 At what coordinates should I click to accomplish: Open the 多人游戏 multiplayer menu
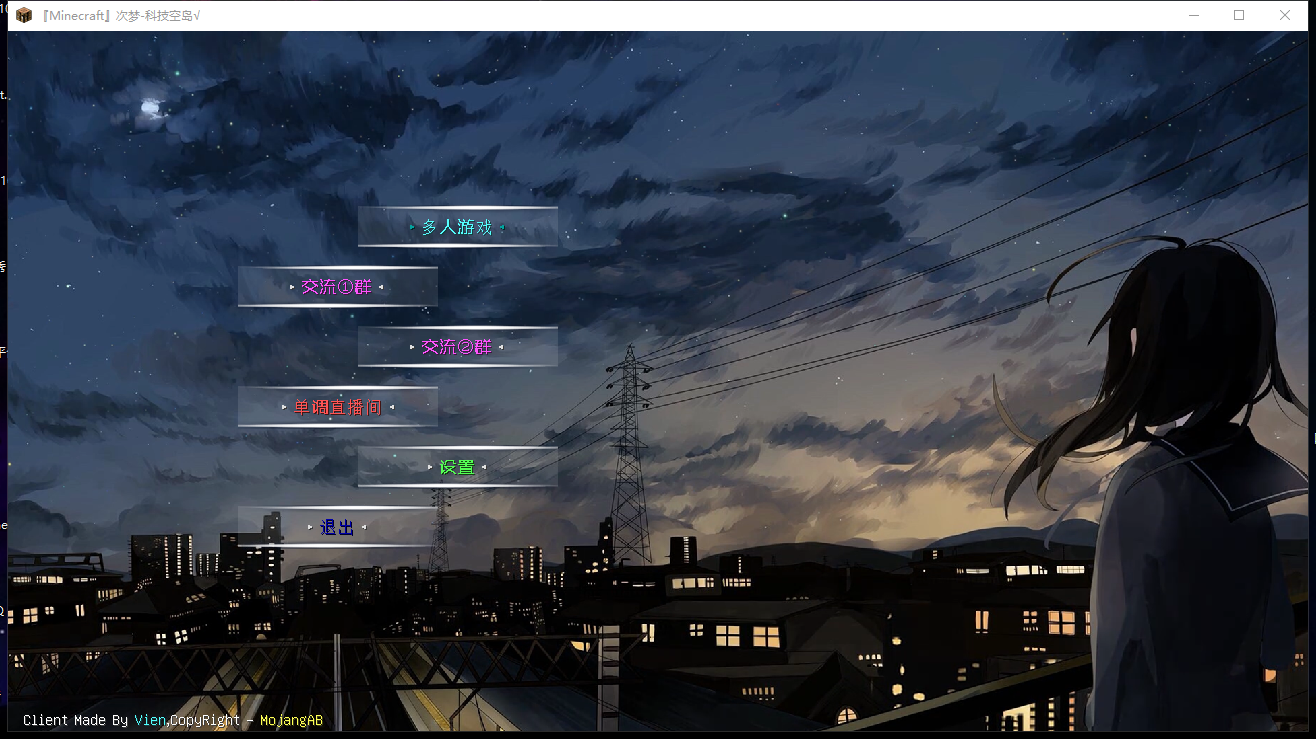(457, 227)
